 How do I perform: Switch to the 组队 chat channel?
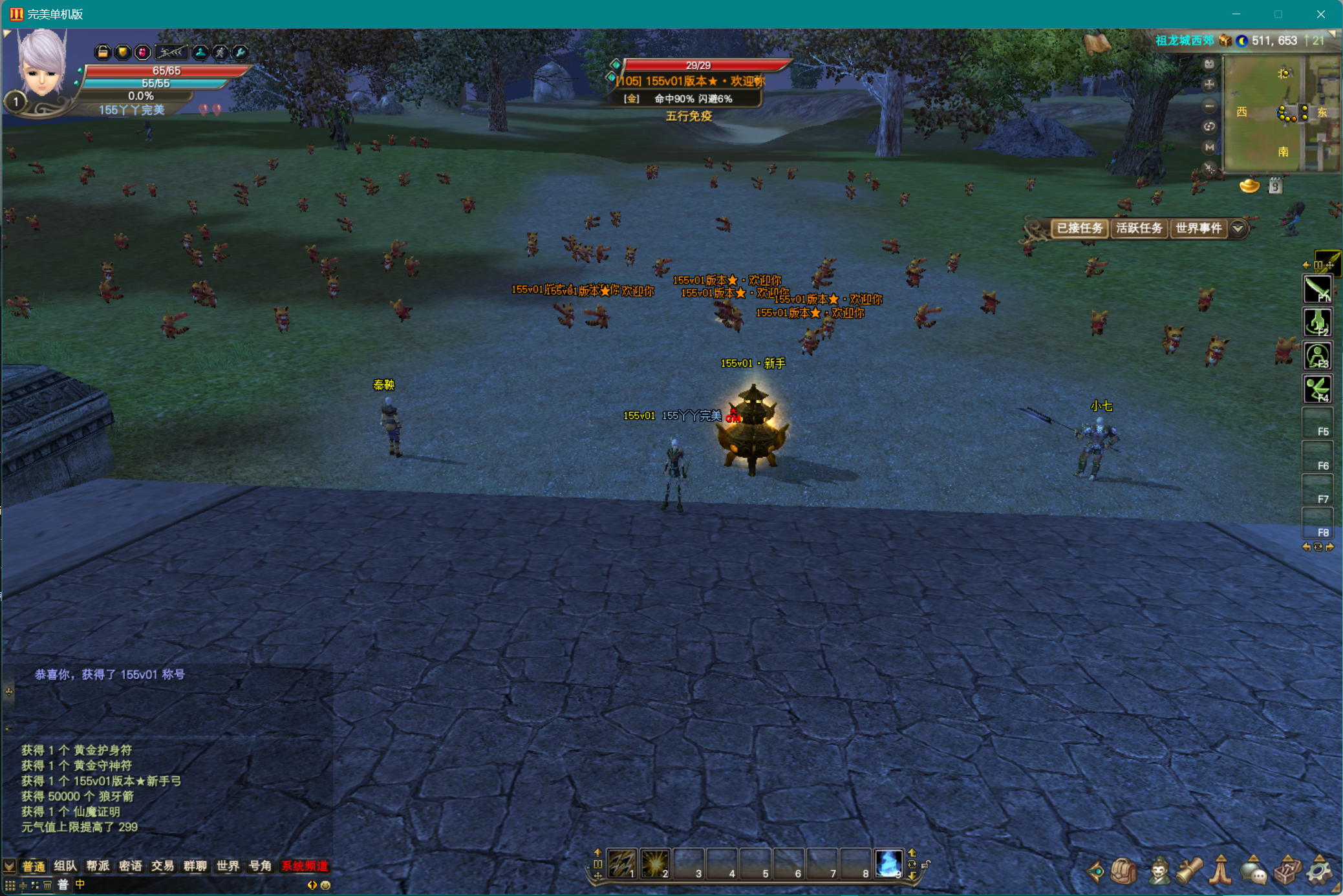tap(65, 866)
